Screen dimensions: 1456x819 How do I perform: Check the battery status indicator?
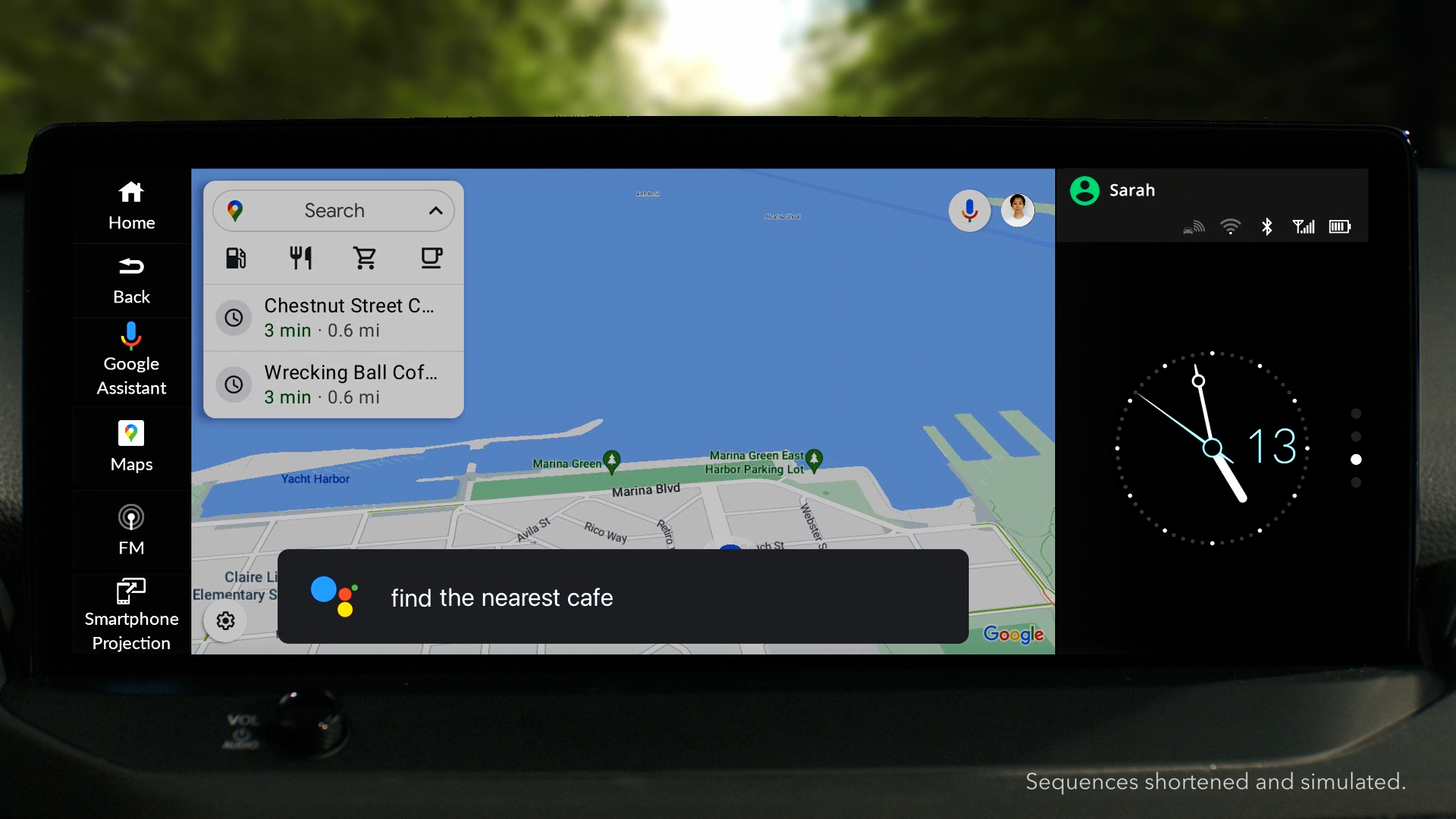[1339, 226]
